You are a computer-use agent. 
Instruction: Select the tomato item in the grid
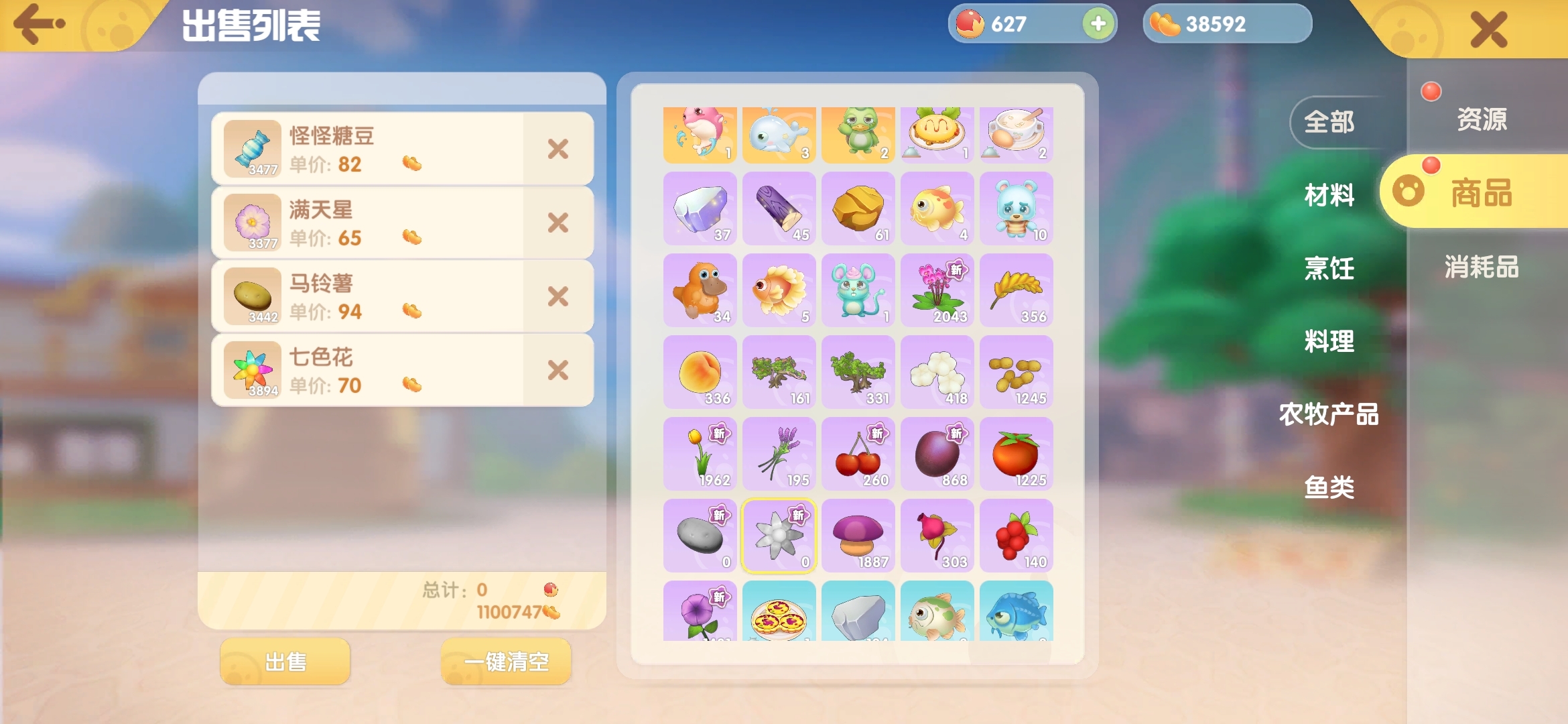1016,454
